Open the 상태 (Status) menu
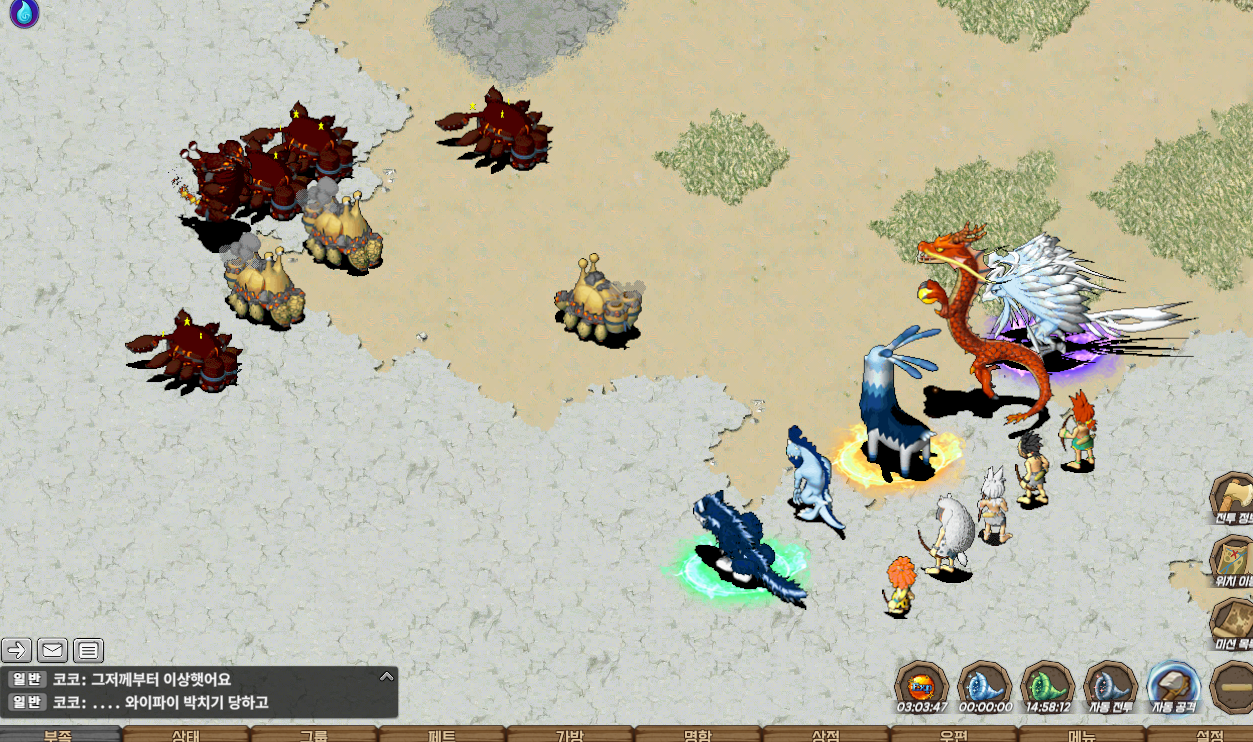Screen dimensions: 1253x742 [186, 735]
